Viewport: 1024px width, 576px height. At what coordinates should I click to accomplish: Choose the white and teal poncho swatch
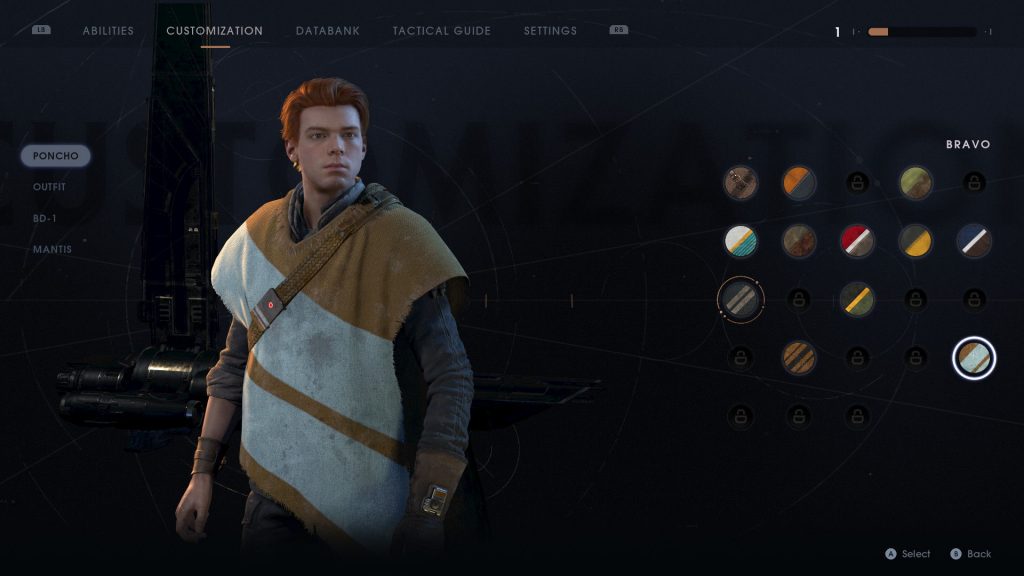pos(741,240)
